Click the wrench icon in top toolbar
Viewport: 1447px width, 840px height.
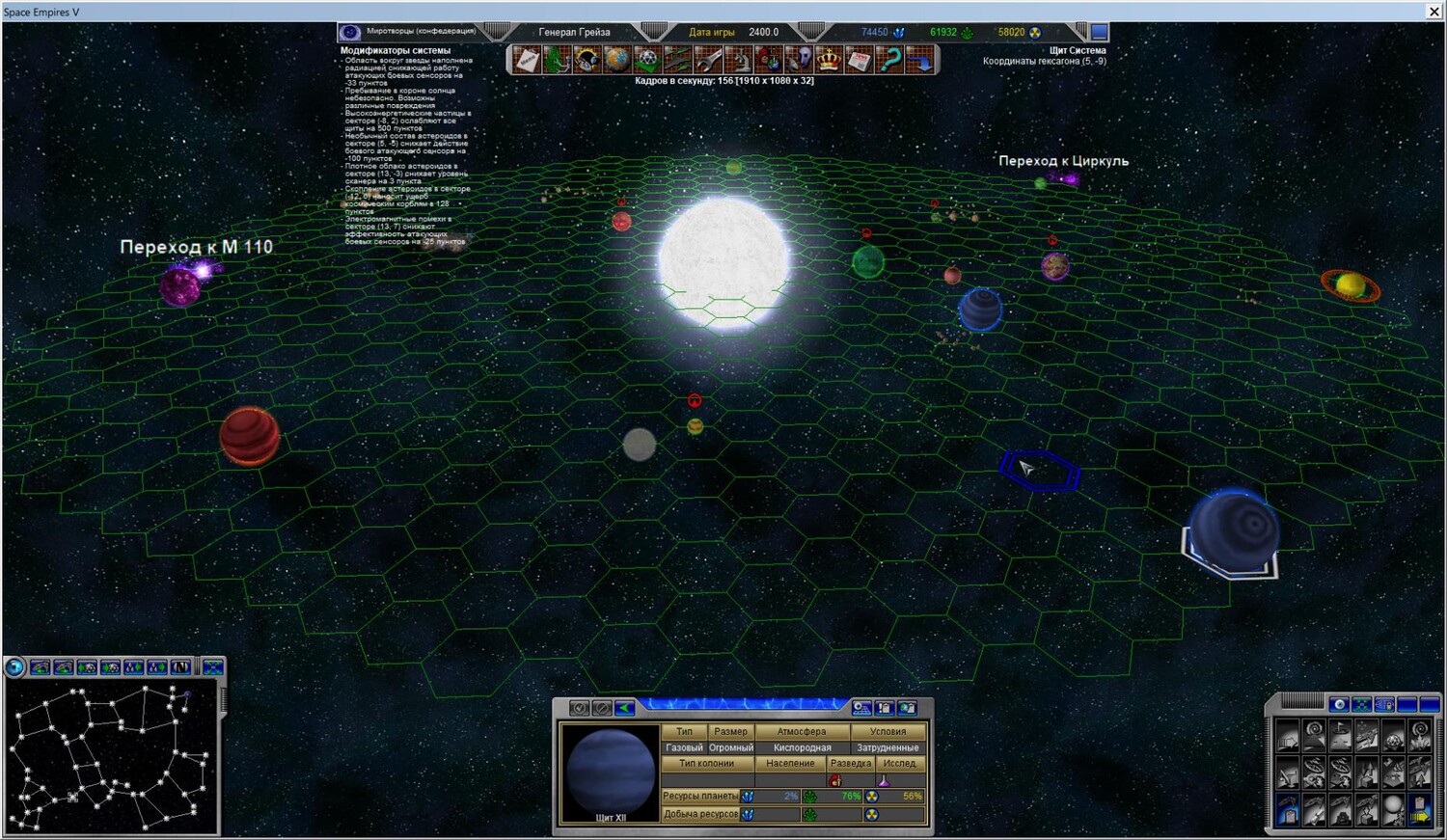point(708,60)
